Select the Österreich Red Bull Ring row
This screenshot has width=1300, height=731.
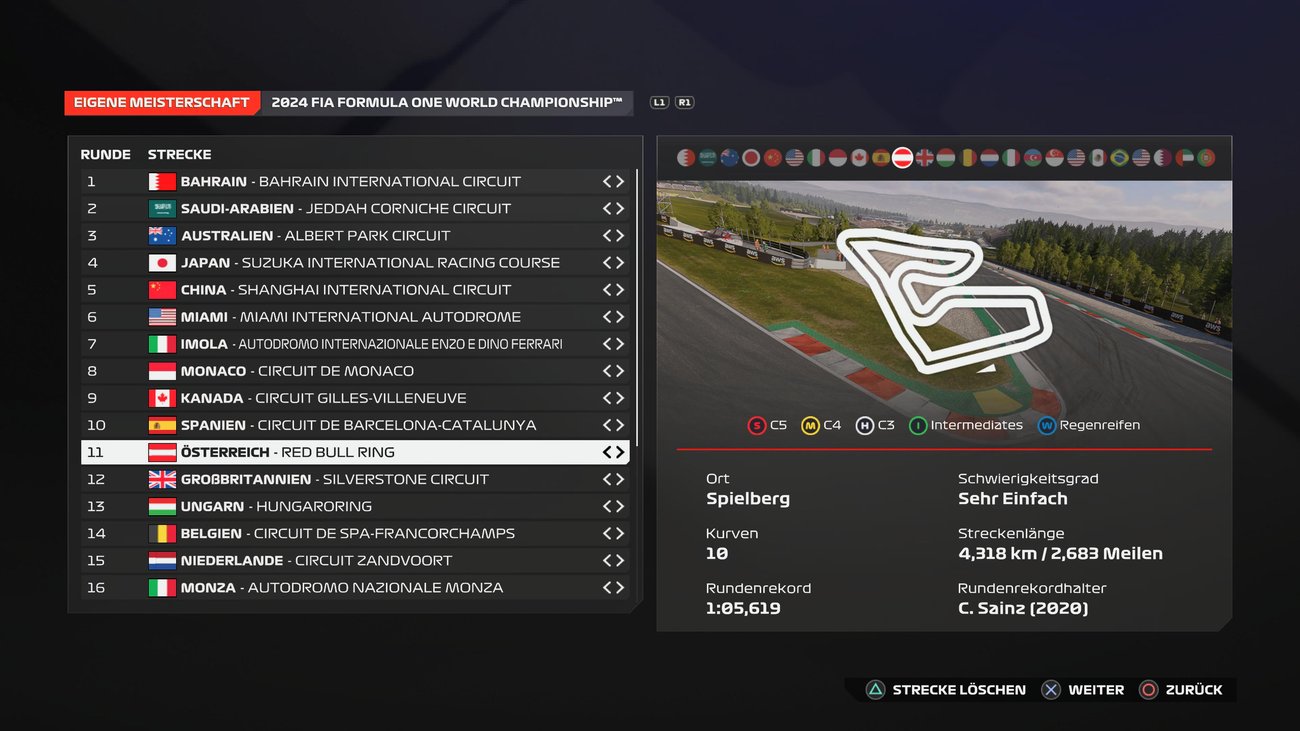pyautogui.click(x=300, y=451)
